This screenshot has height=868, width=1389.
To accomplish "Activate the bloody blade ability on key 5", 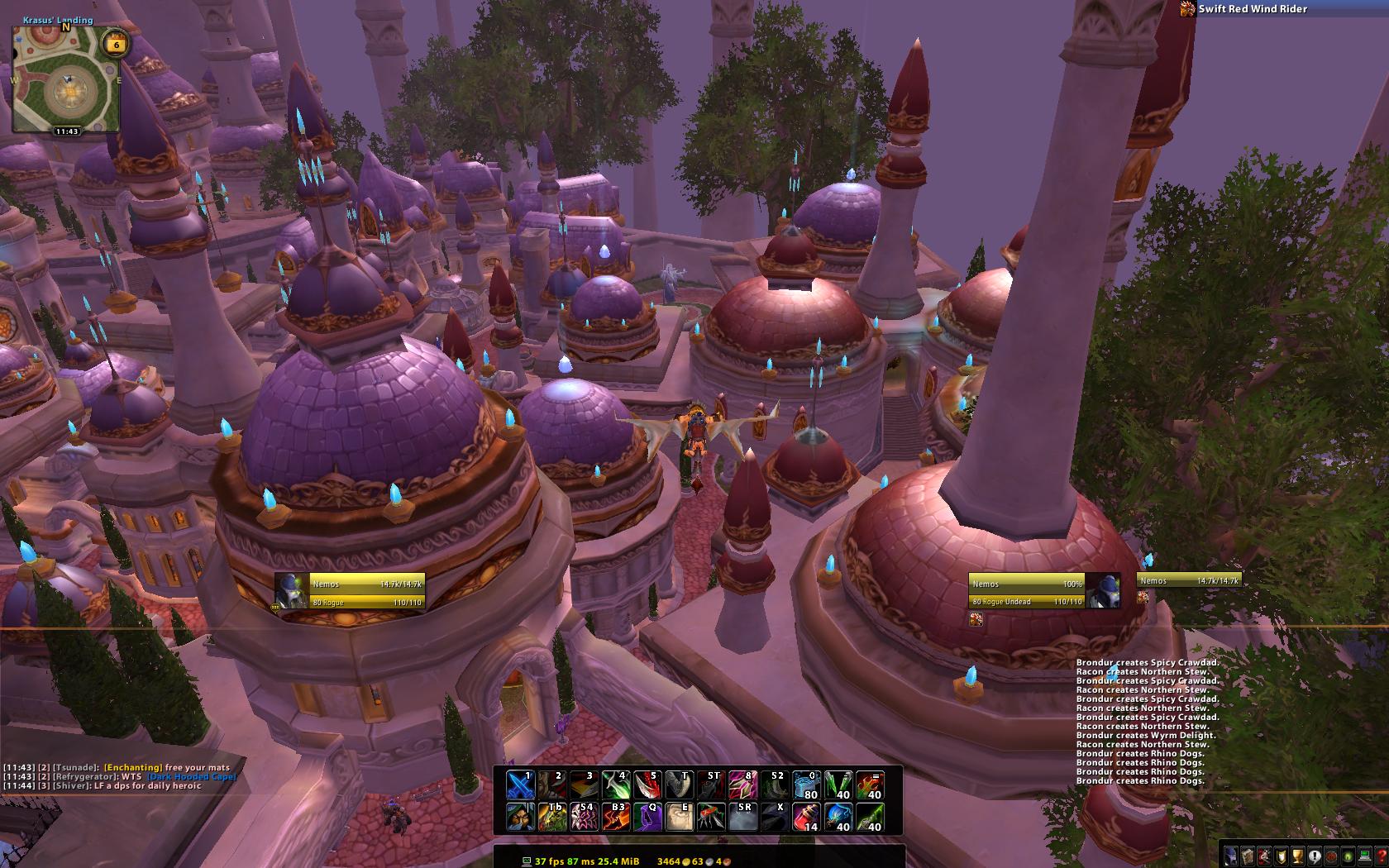I will click(x=647, y=785).
